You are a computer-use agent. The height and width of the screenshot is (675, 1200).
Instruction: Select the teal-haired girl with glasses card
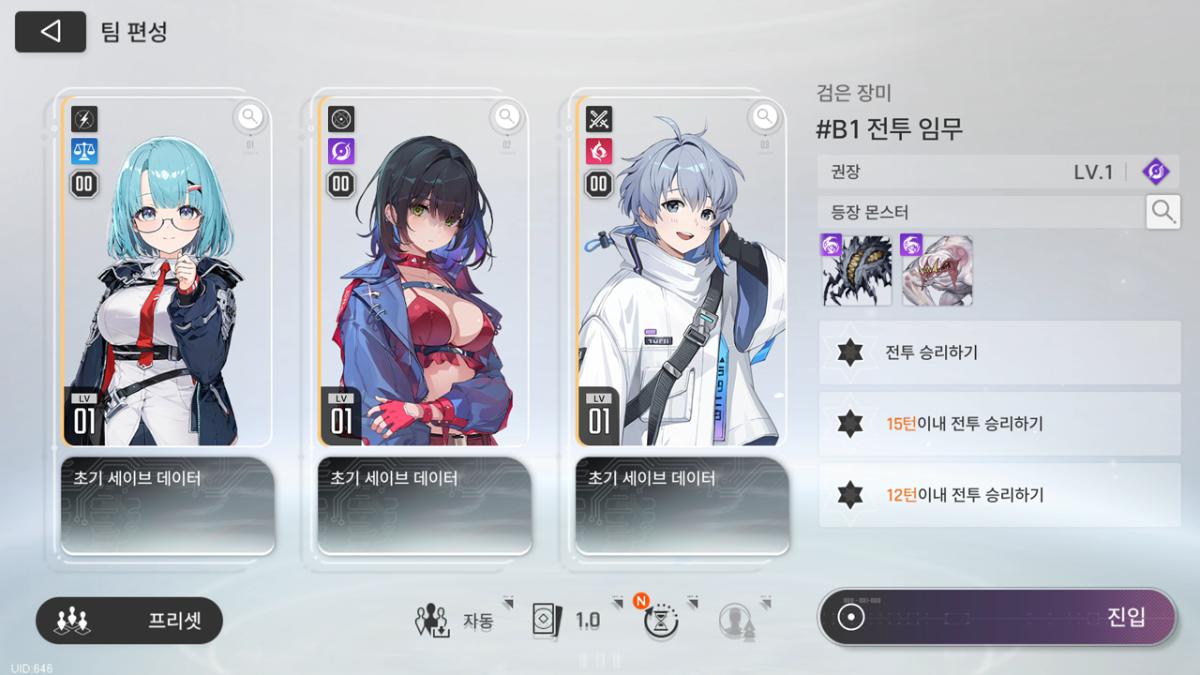(166, 290)
